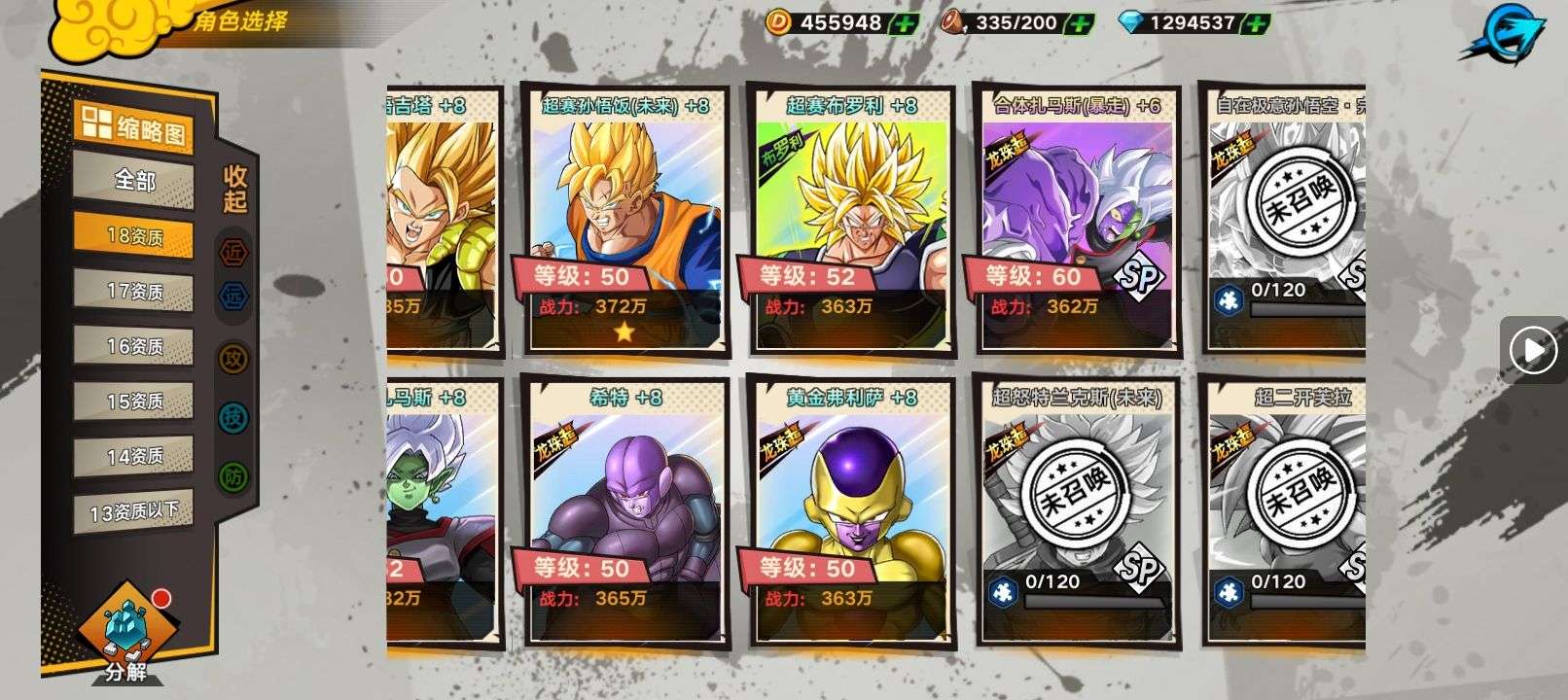Image resolution: width=1568 pixels, height=700 pixels.
Task: Filter characters by 17资质
Action: [133, 291]
